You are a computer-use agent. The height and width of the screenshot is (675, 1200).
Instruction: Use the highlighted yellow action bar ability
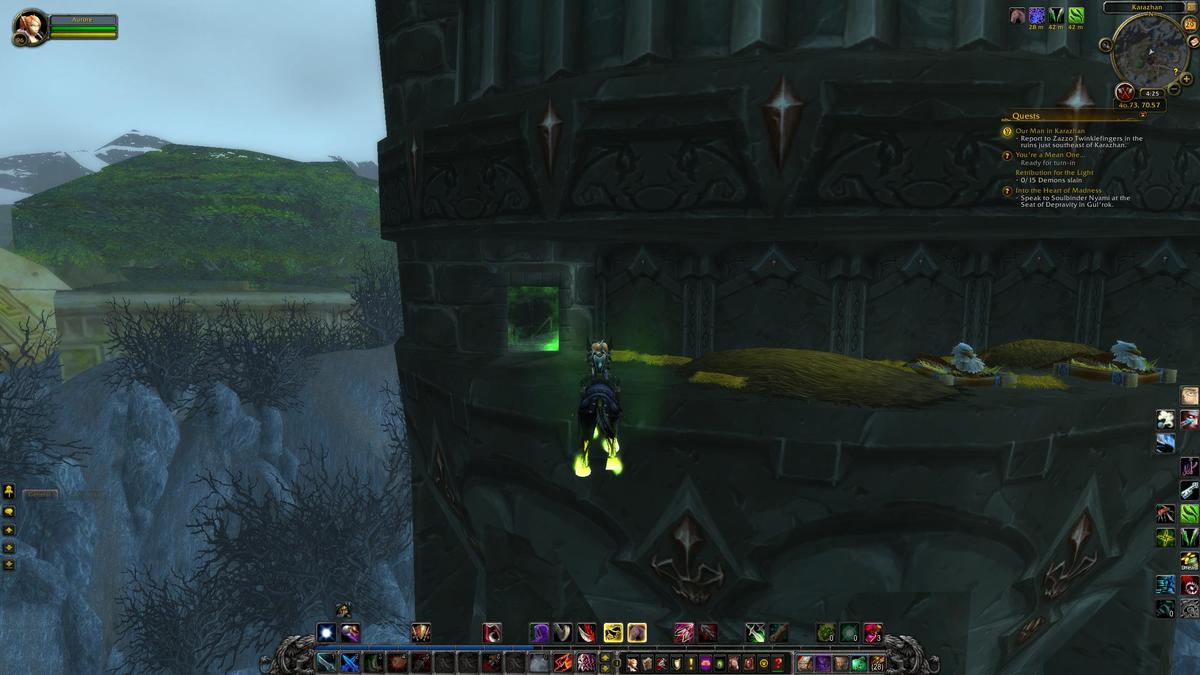[613, 632]
